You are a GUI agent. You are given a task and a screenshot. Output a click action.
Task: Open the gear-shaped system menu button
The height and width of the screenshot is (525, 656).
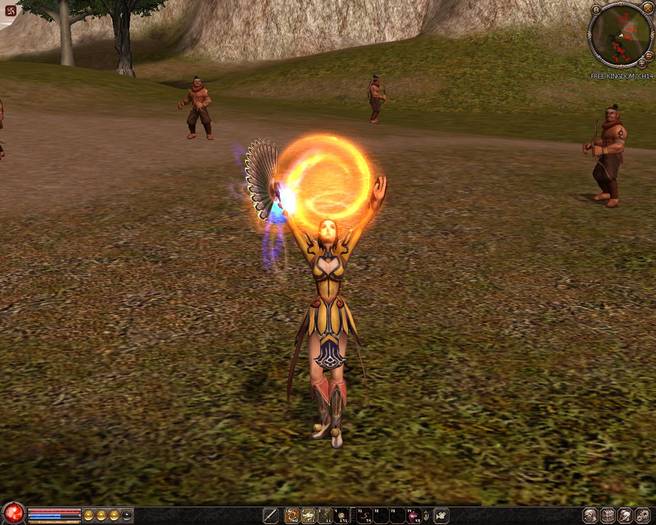[x=643, y=516]
